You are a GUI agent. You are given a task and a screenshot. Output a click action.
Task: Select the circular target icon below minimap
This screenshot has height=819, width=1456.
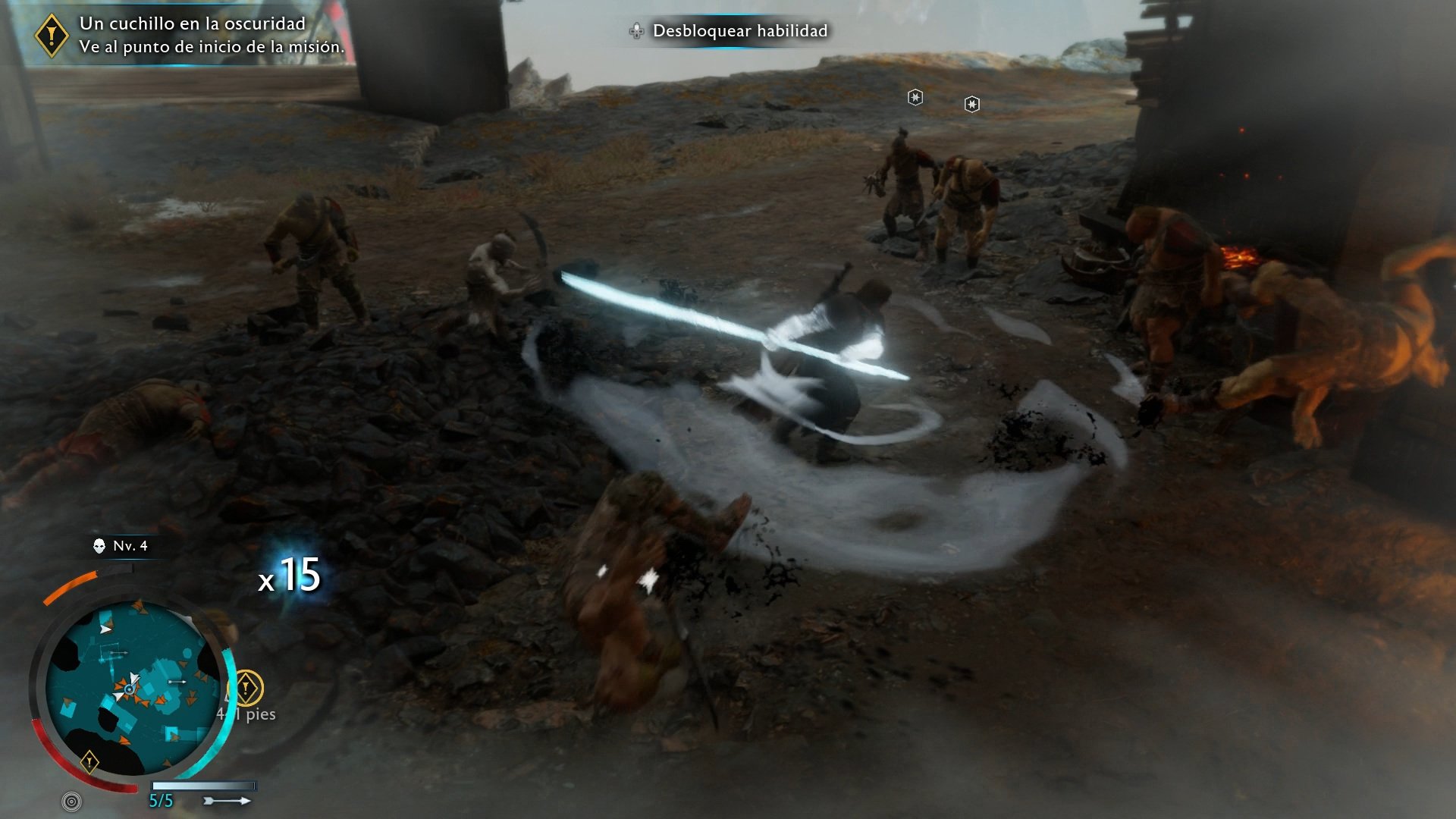pos(71,801)
